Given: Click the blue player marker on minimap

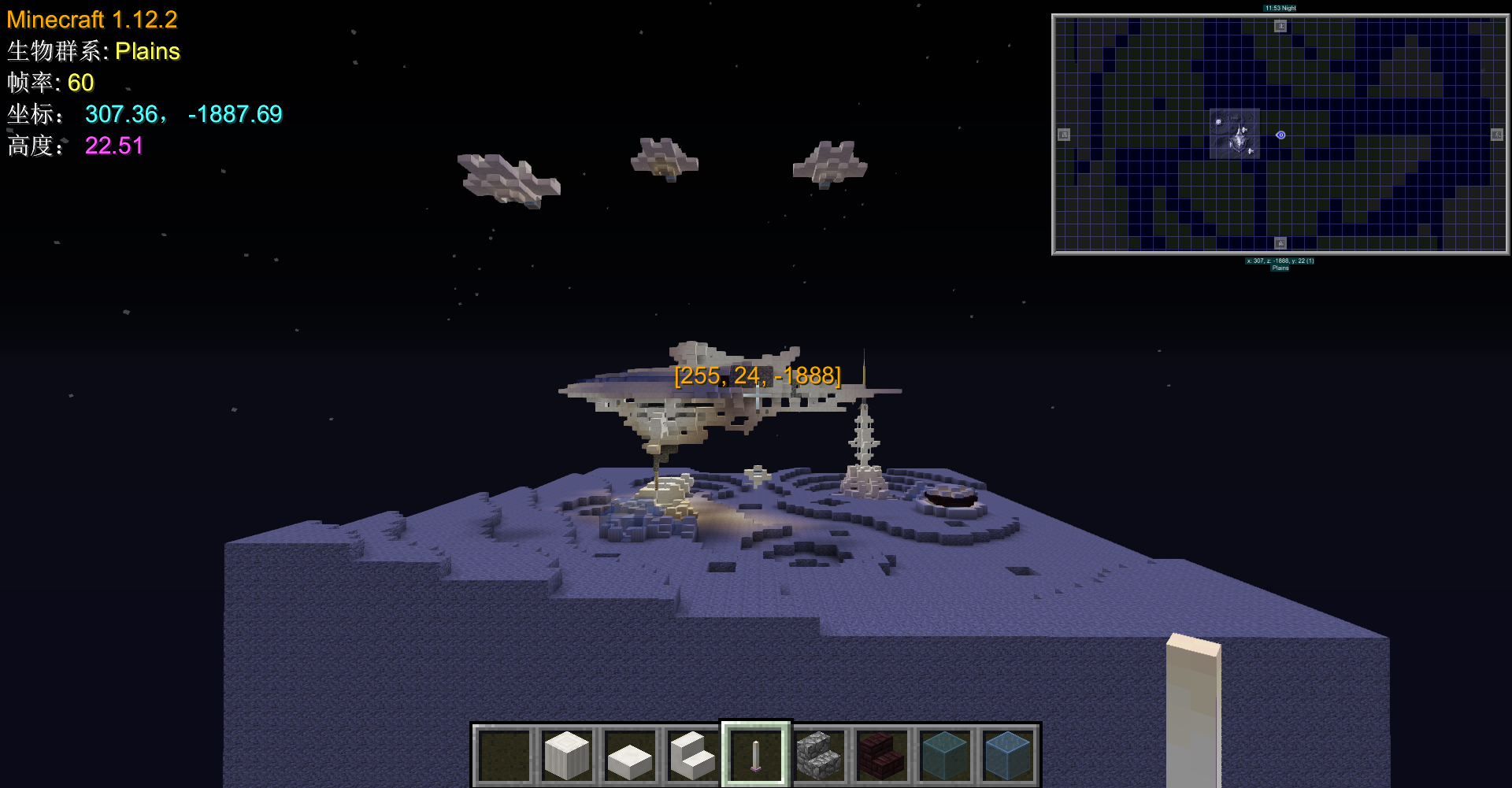Looking at the screenshot, I should coord(1280,135).
